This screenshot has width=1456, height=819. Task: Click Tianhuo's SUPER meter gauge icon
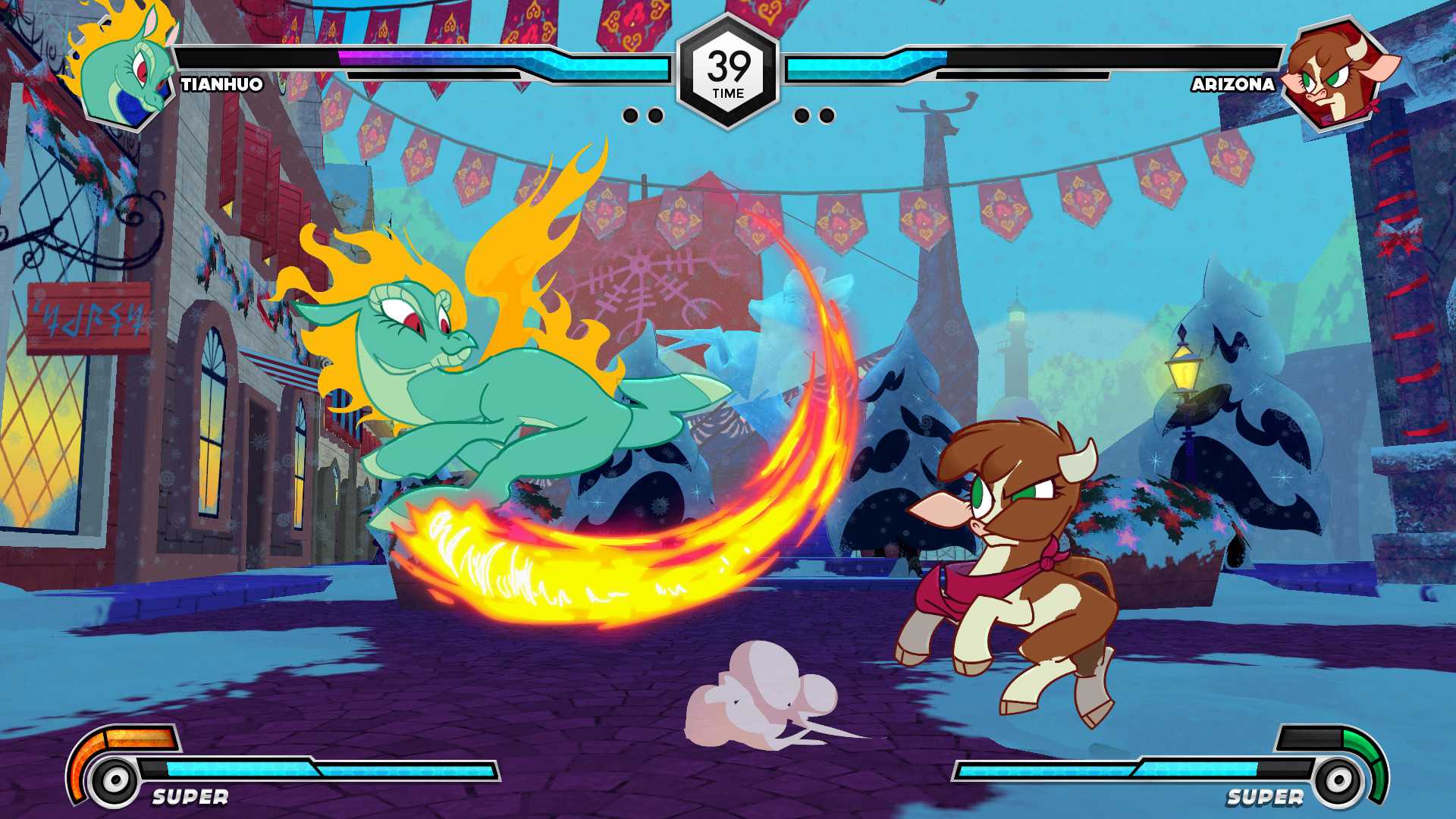pyautogui.click(x=114, y=777)
